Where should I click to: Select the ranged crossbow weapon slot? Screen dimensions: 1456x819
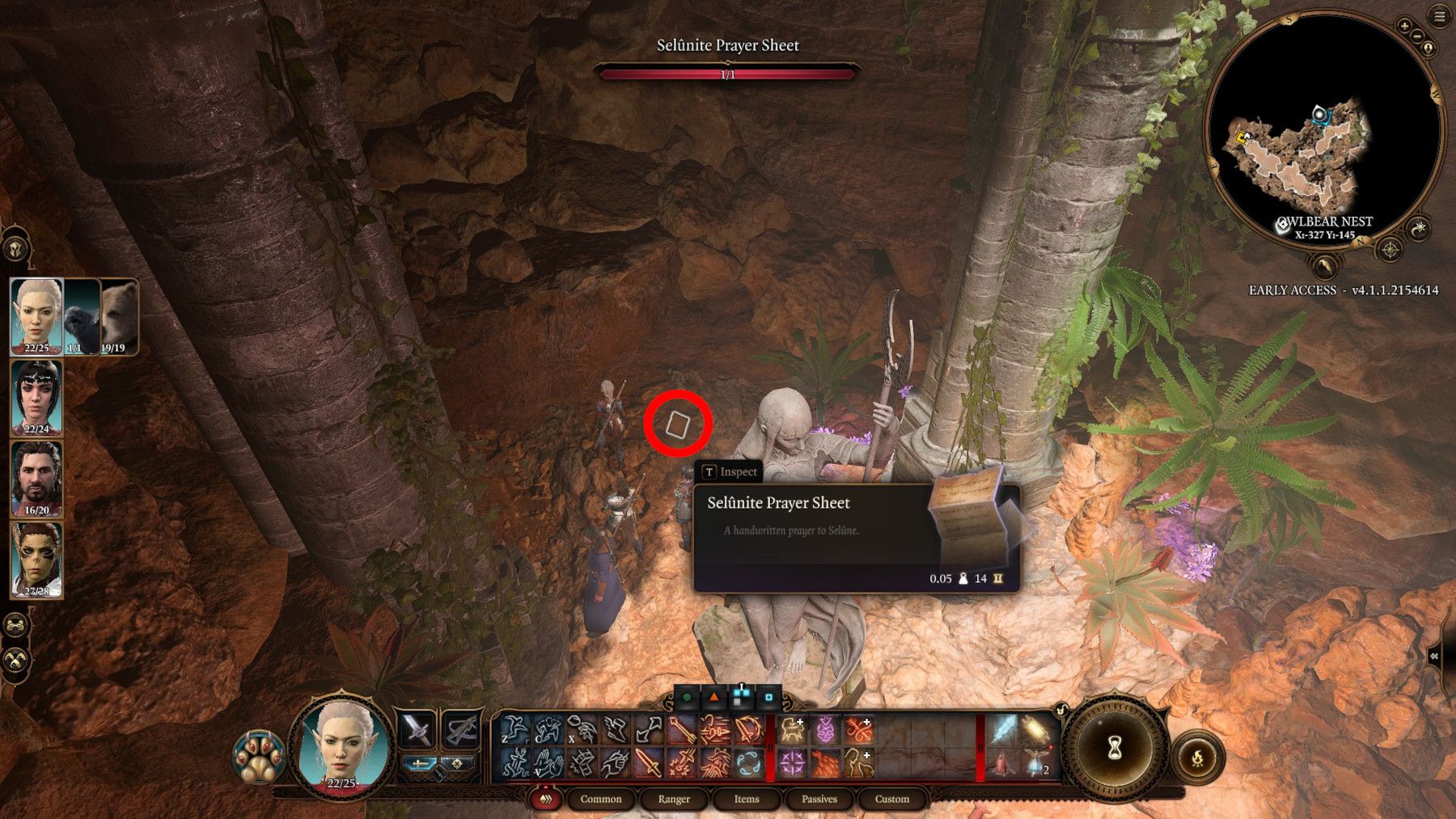[x=461, y=730]
